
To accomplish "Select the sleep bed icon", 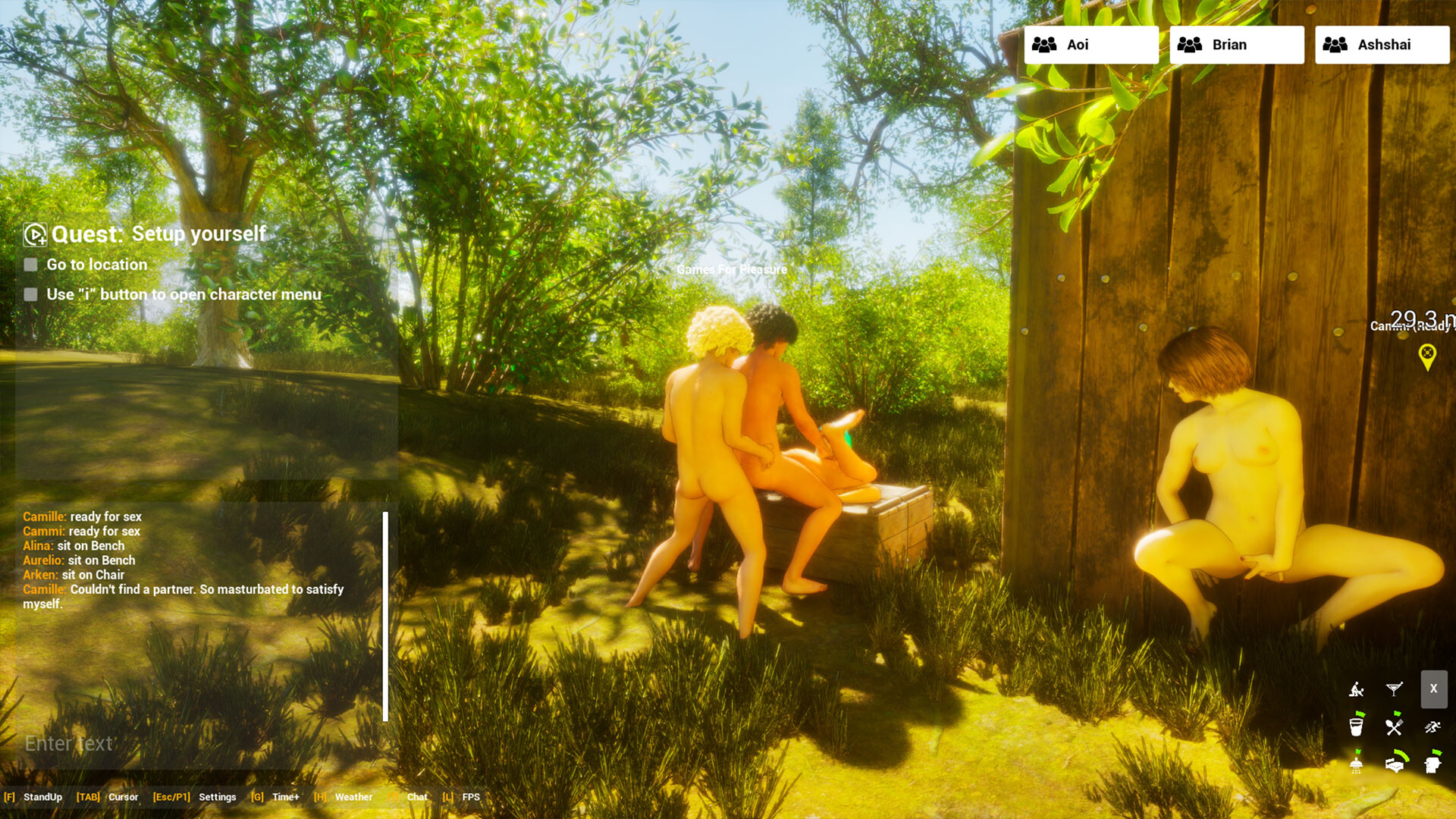I will [x=1395, y=766].
